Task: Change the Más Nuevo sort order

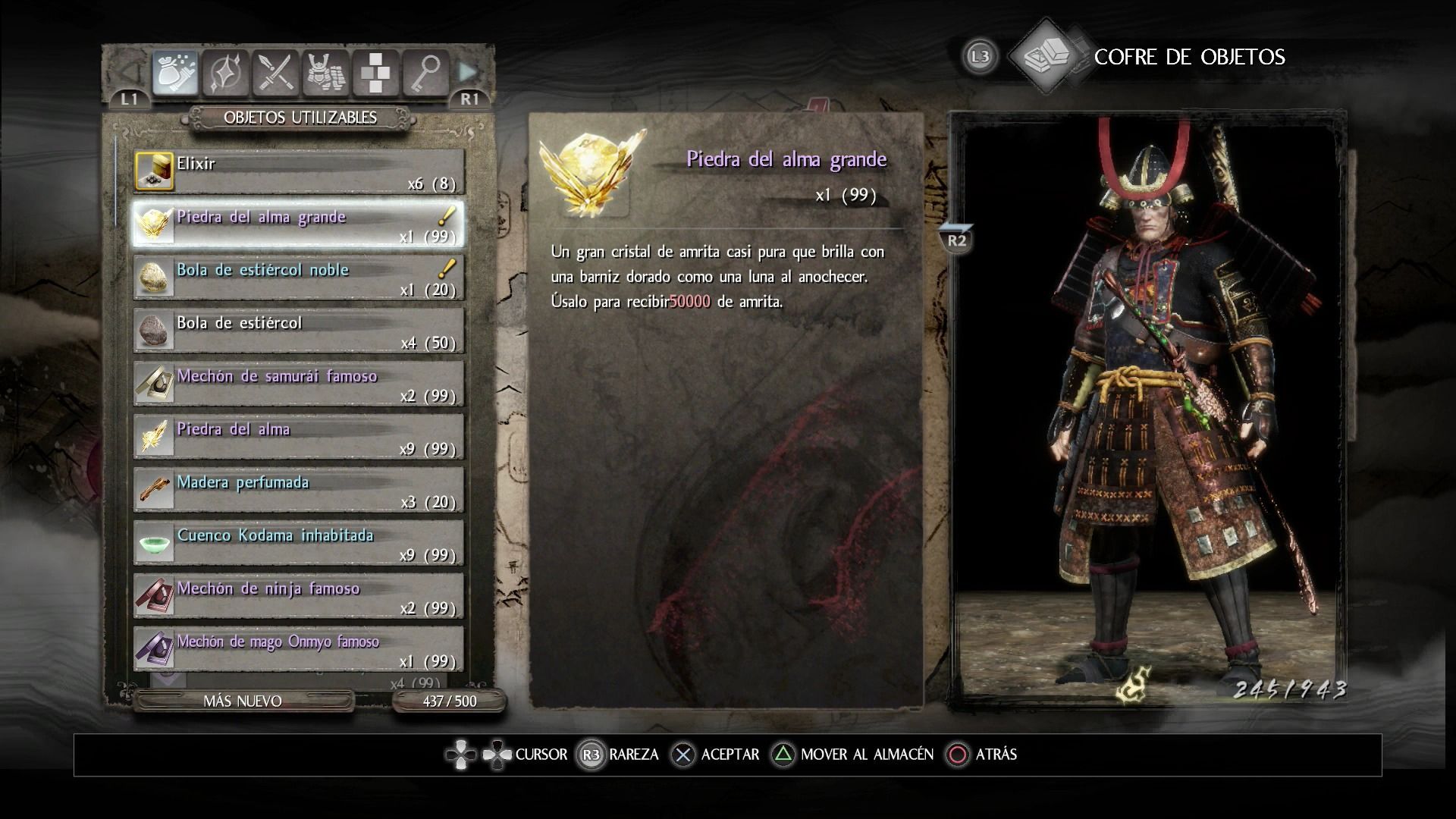Action: (x=243, y=701)
